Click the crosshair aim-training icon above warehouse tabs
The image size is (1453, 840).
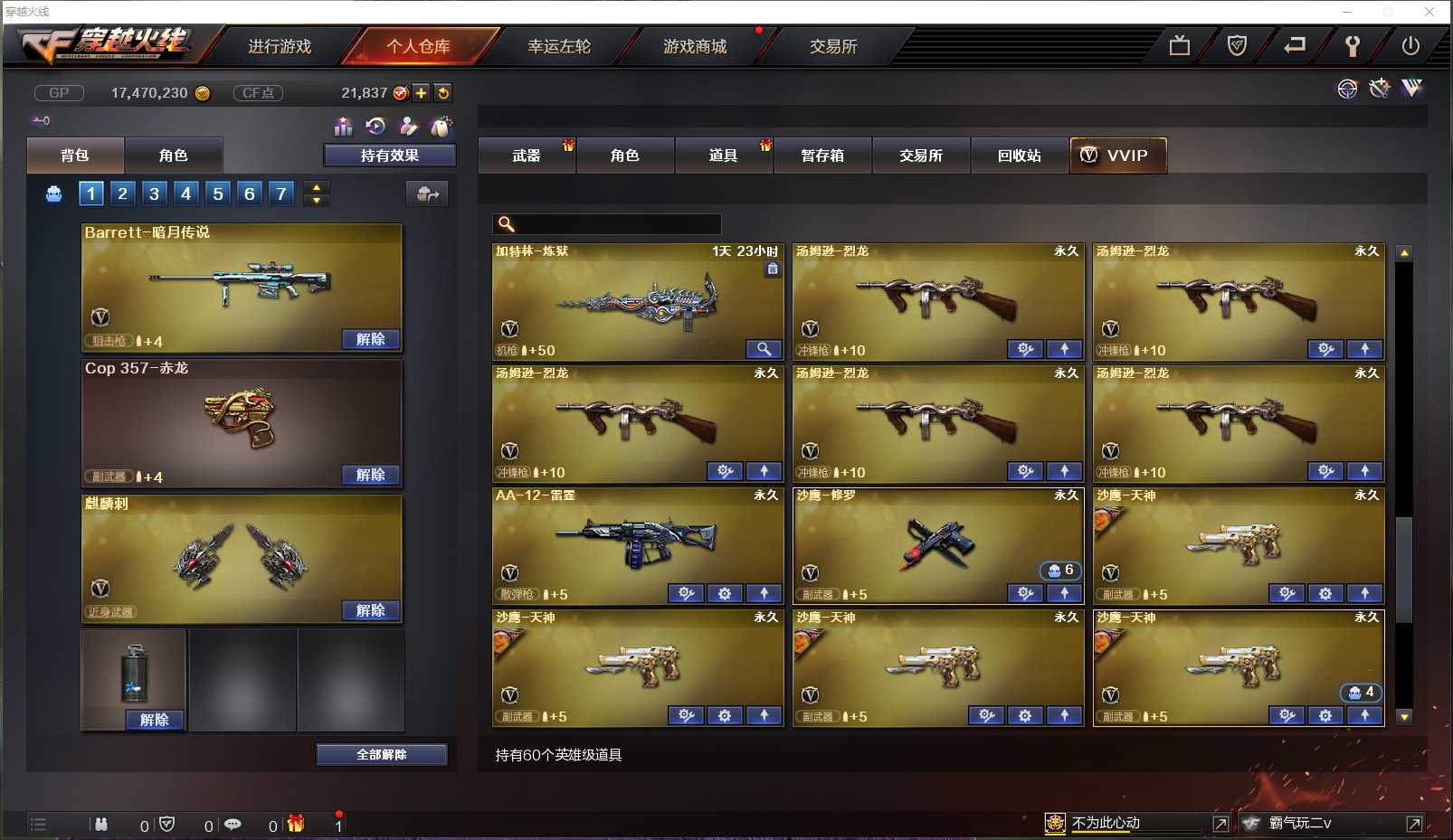click(1347, 89)
